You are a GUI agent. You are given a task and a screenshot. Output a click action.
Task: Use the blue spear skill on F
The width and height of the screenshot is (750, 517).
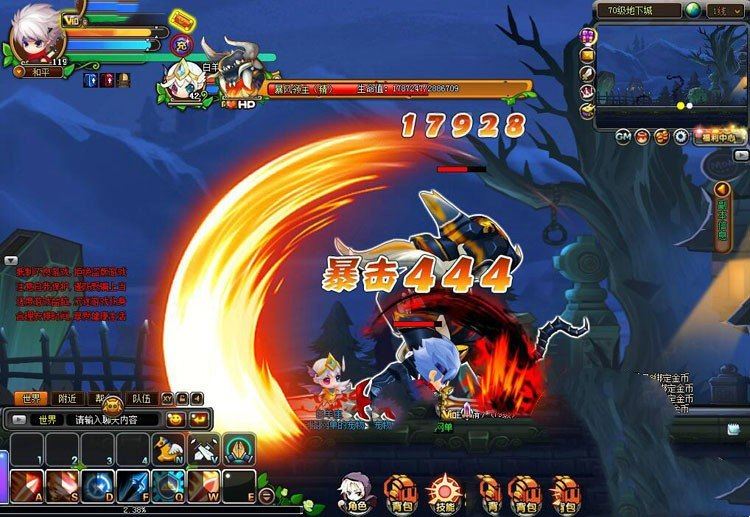coord(133,487)
